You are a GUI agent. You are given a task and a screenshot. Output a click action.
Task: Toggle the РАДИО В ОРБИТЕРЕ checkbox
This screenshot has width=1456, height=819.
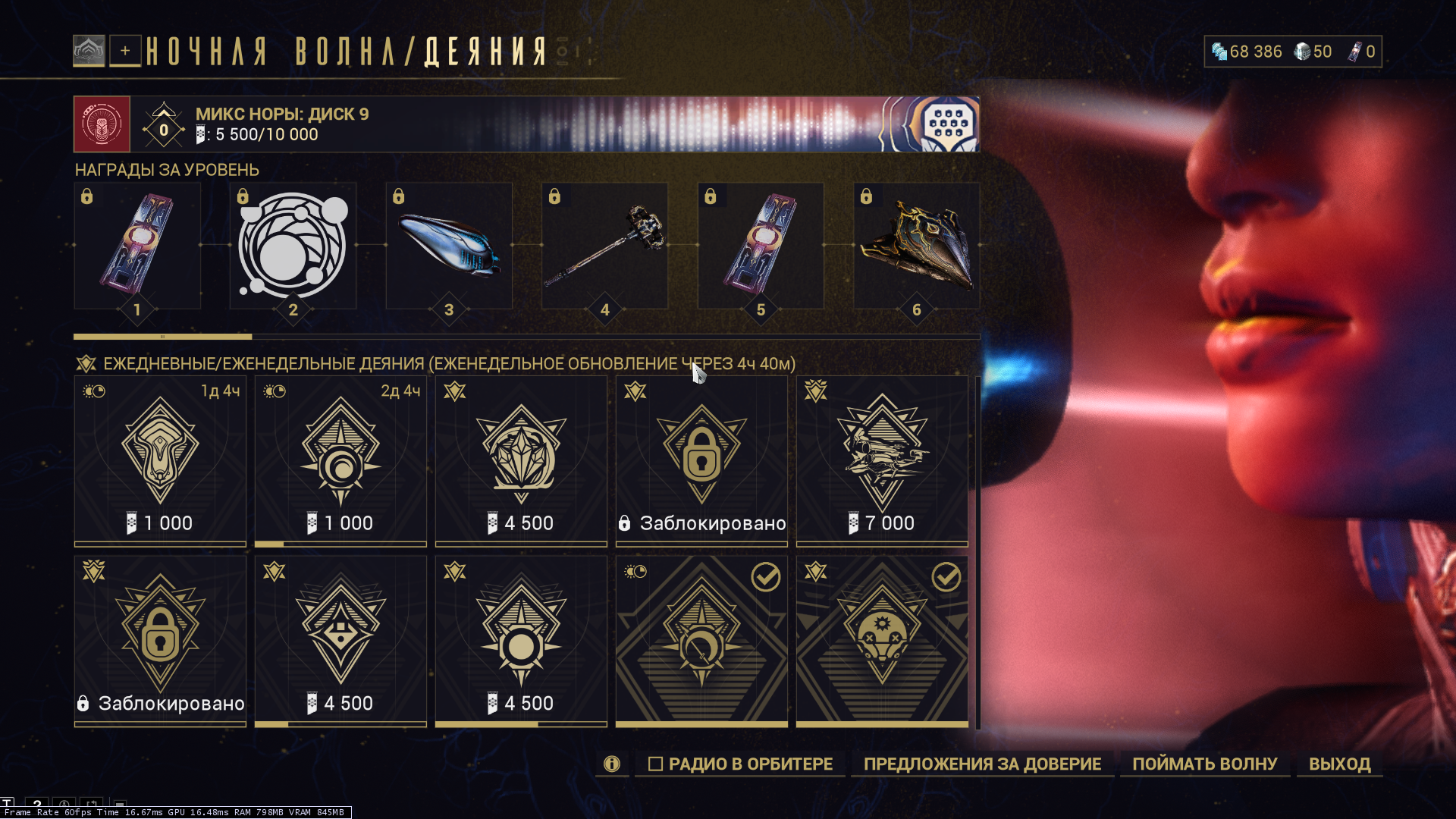656,764
